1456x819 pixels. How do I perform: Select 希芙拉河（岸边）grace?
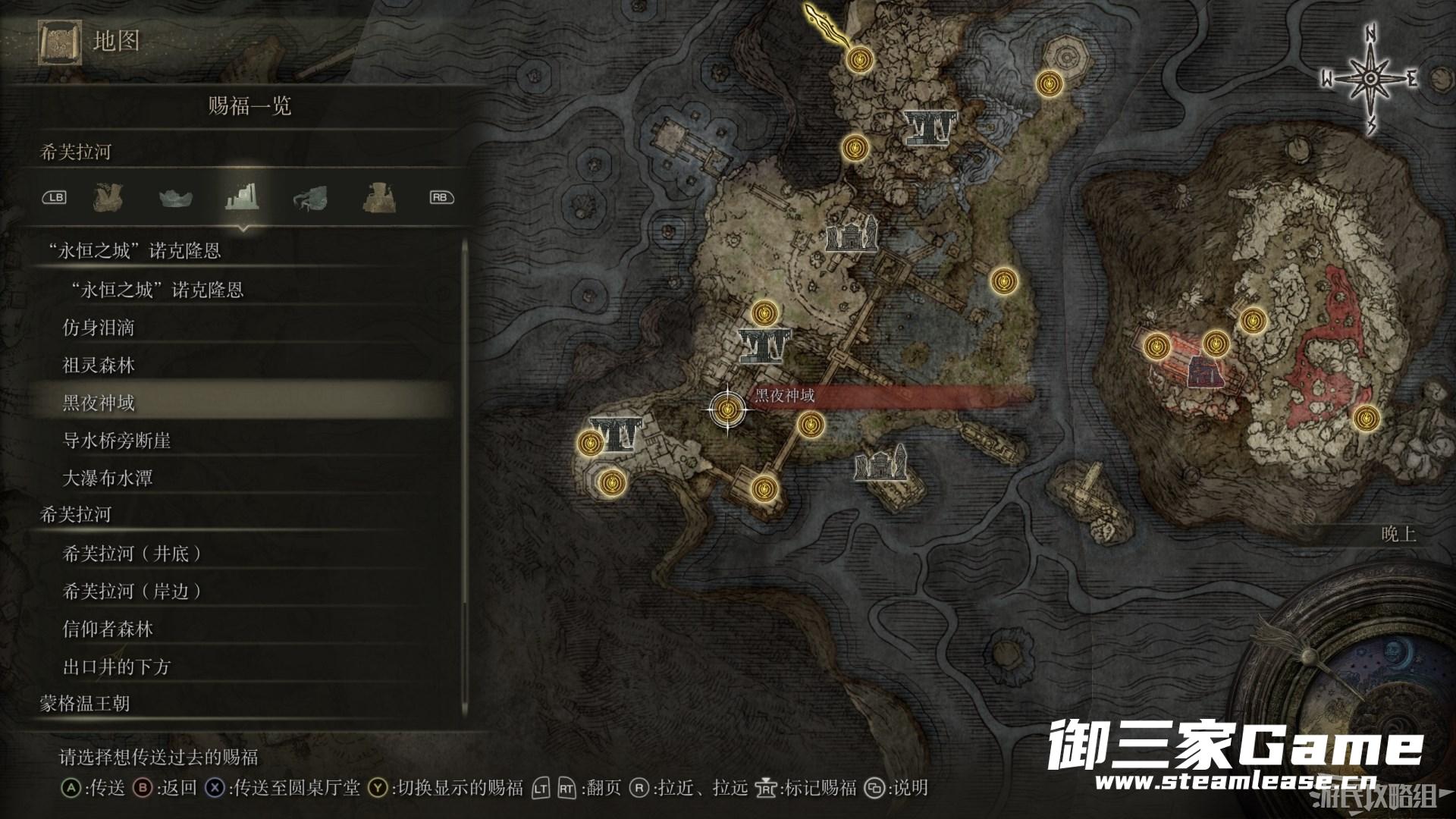(x=132, y=591)
